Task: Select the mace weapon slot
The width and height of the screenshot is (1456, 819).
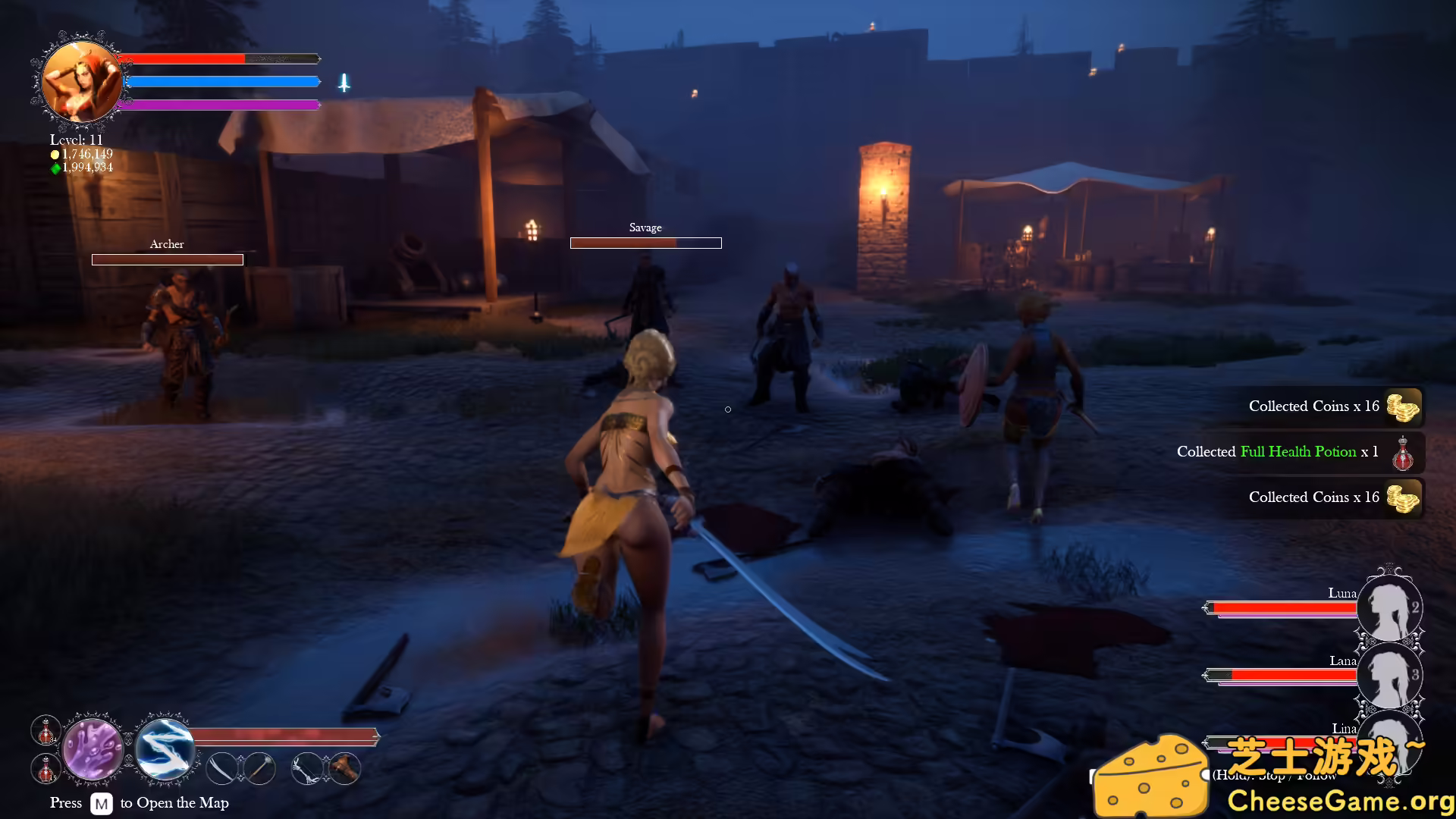Action: 259,769
